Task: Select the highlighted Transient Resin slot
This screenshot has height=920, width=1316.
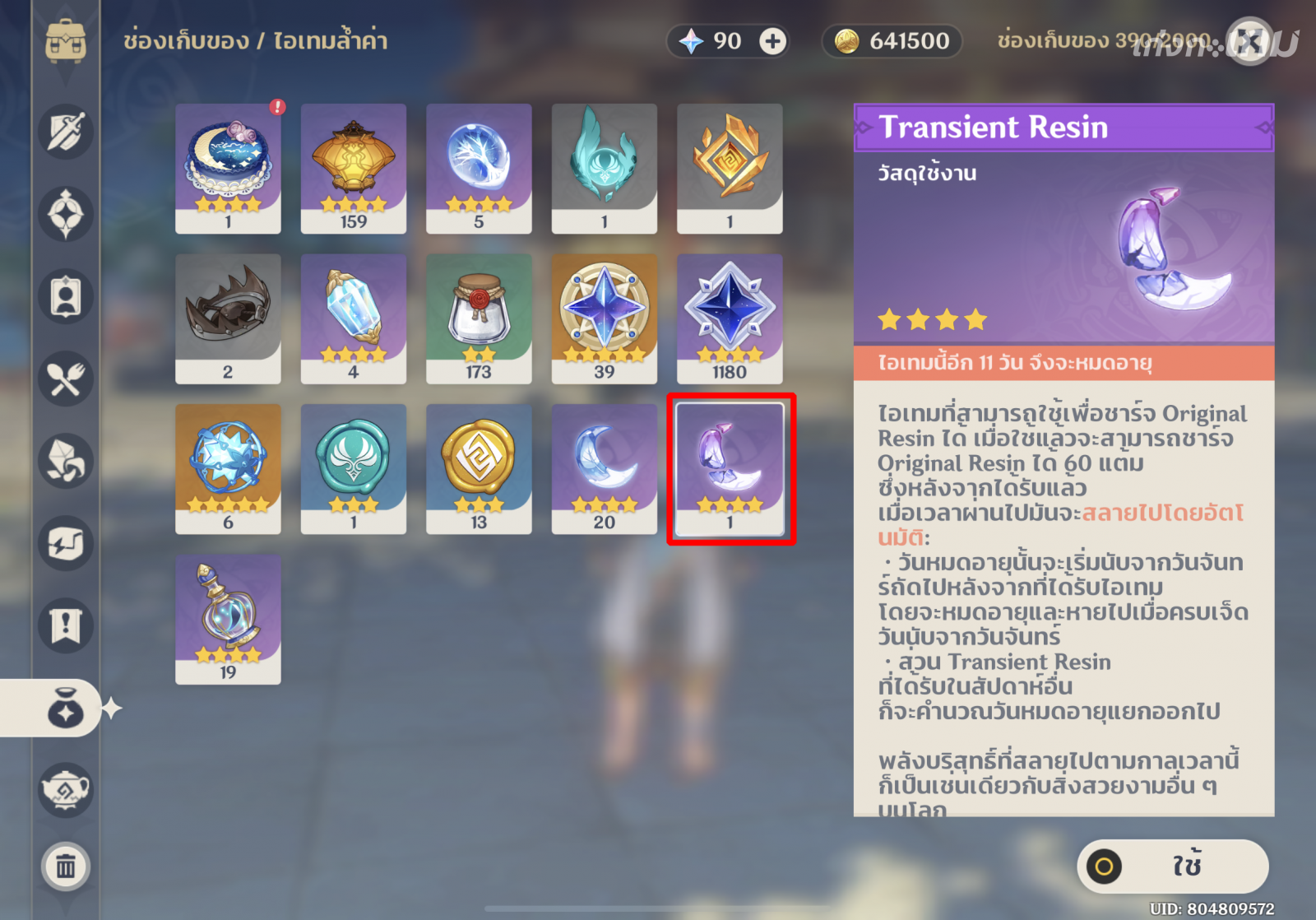Action: [x=730, y=468]
